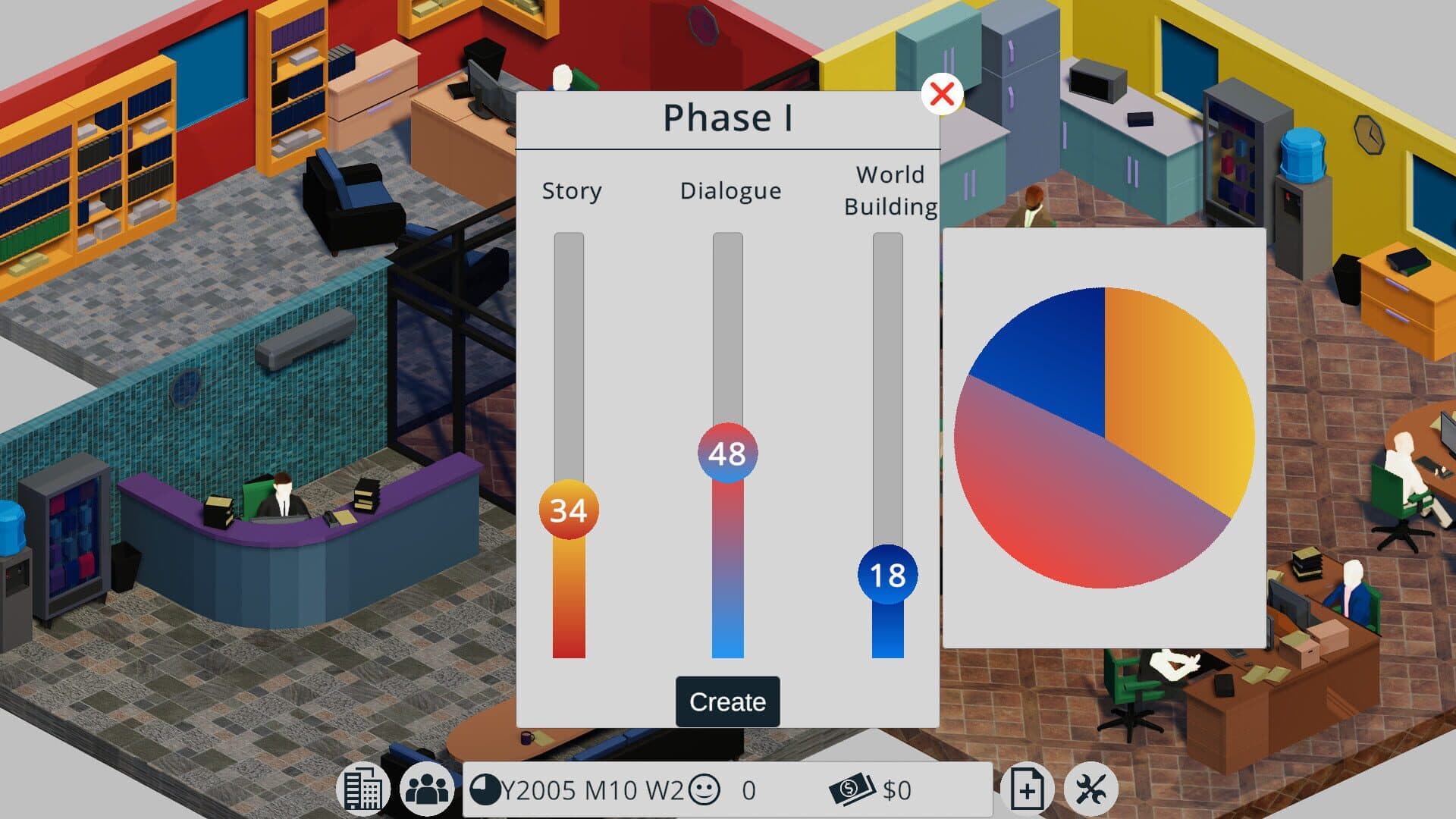This screenshot has width=1456, height=819.
Task: Close the Phase I panel
Action: point(942,95)
